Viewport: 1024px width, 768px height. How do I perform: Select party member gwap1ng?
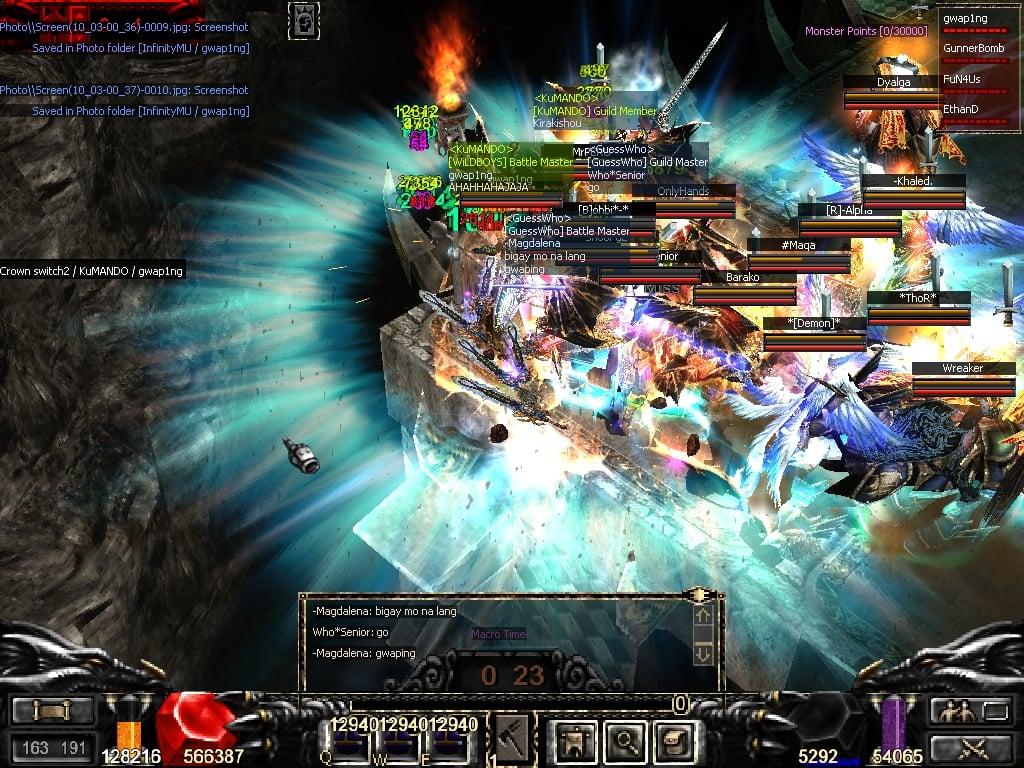974,20
